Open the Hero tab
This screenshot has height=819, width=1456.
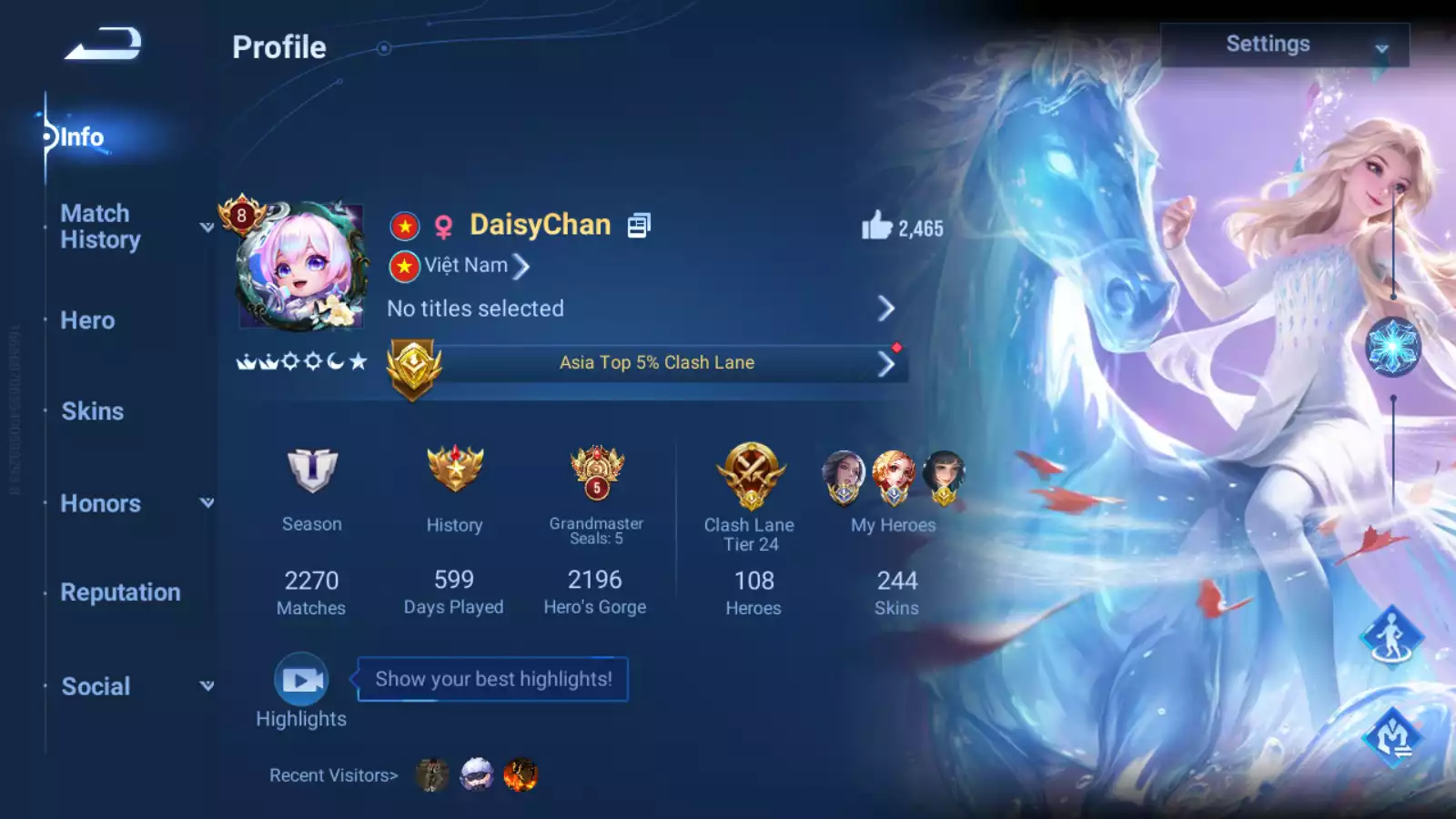(x=87, y=320)
